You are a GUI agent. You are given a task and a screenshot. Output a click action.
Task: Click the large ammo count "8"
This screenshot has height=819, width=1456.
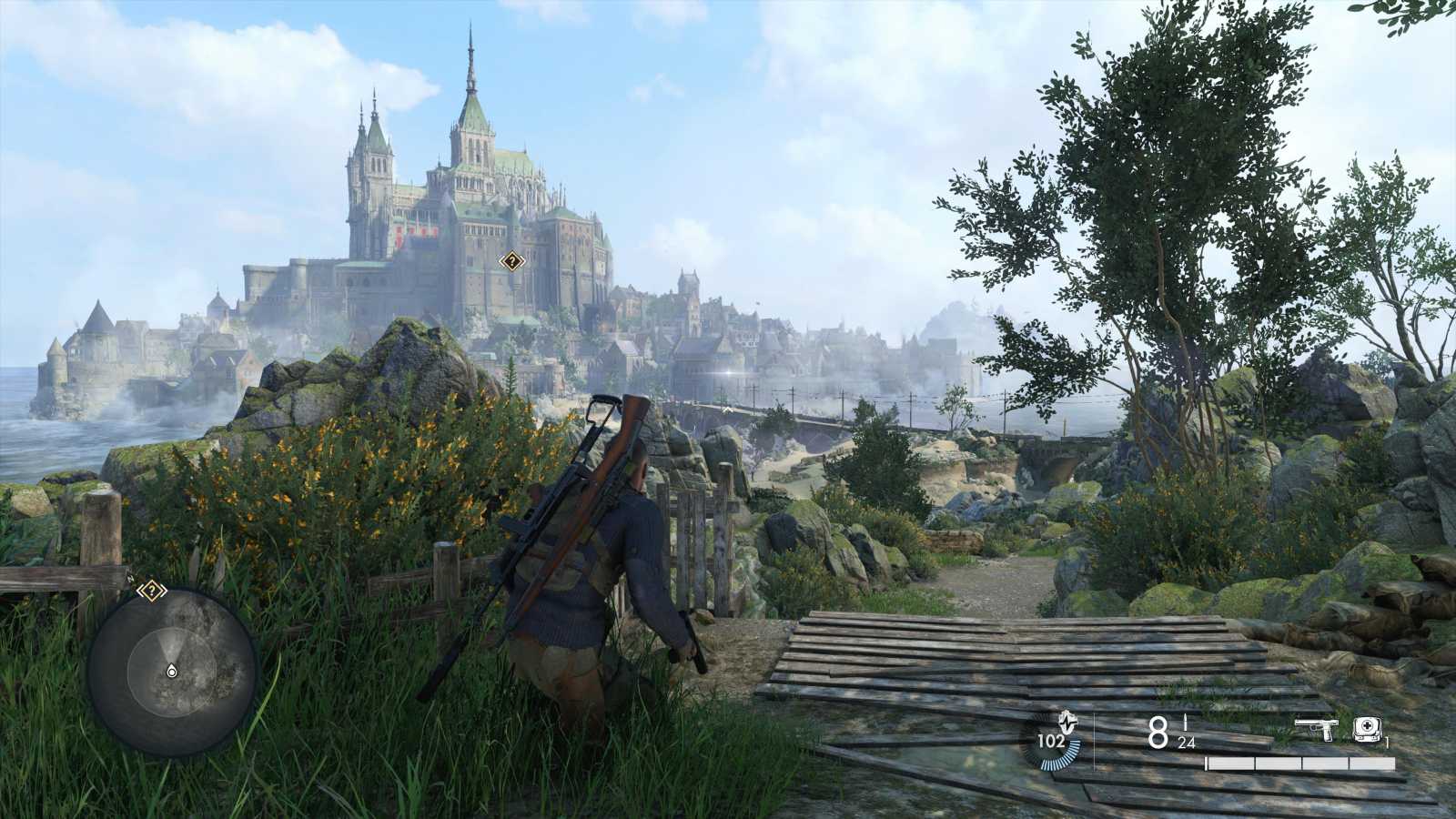1156,732
